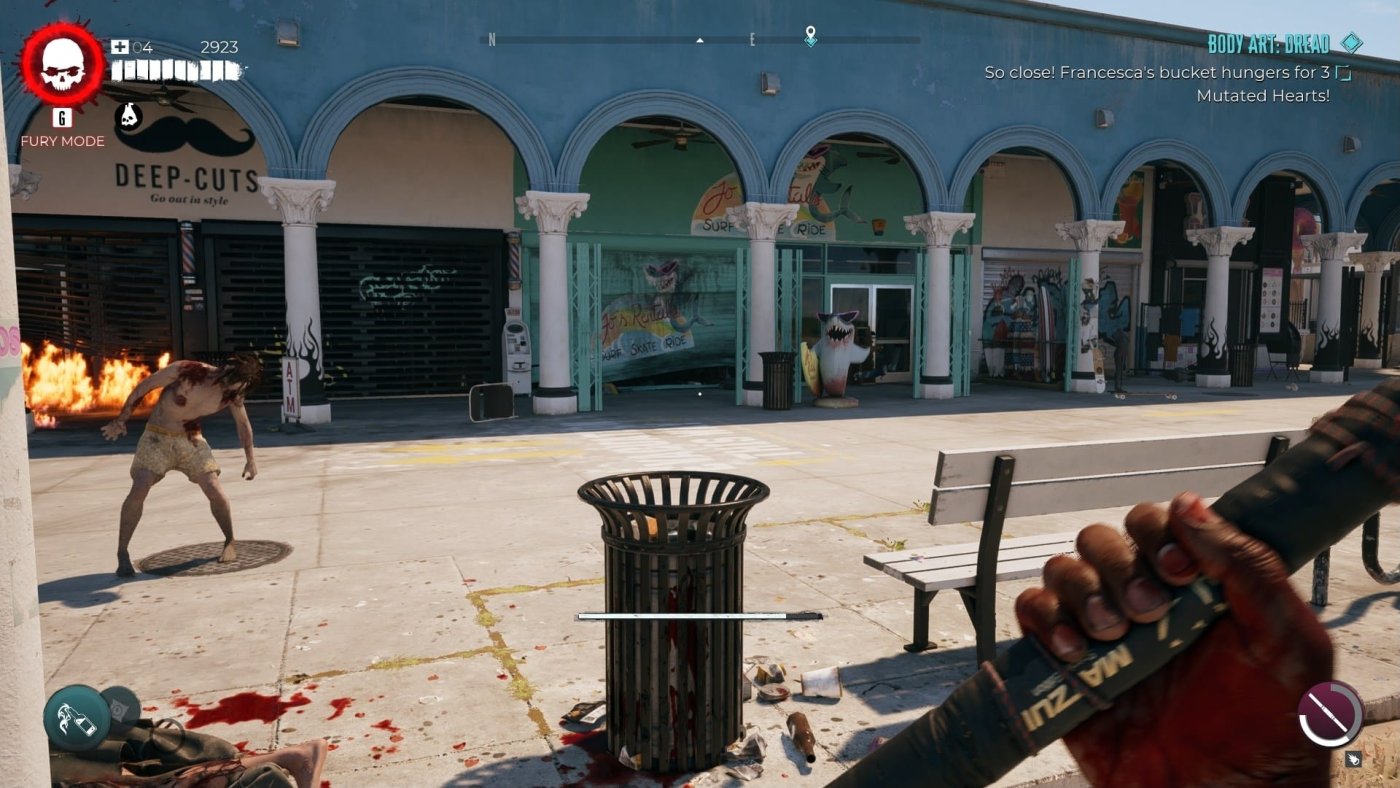Viewport: 1400px width, 788px height.
Task: Activate the red skull Fury Mode icon
Action: (x=62, y=65)
